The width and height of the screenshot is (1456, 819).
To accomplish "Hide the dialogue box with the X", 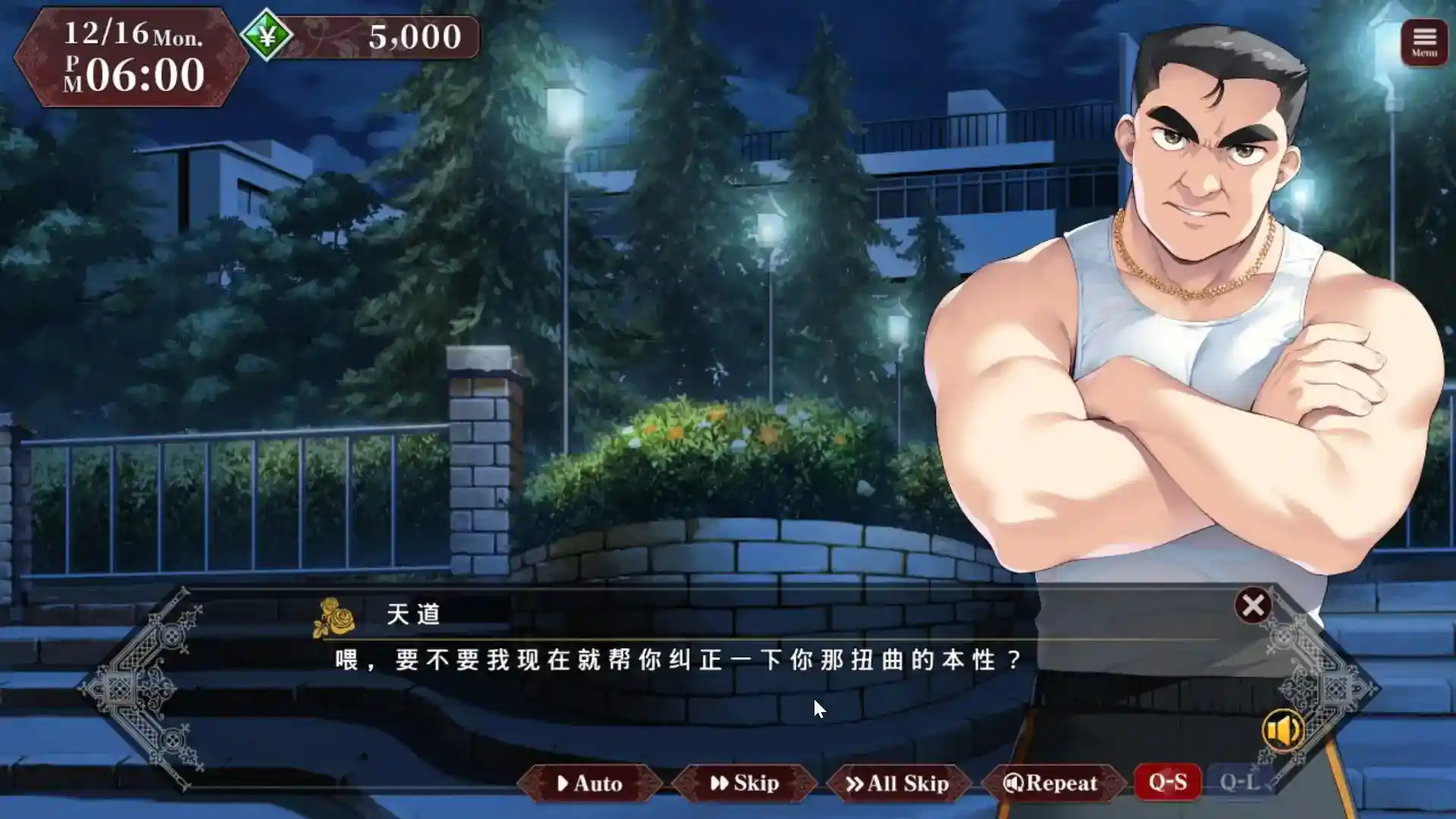I will point(1253,604).
